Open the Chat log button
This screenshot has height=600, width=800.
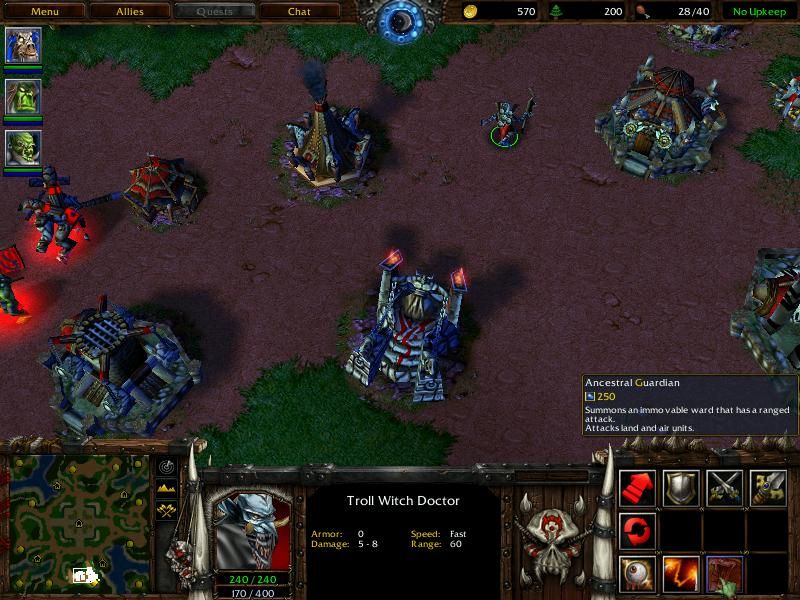[299, 12]
